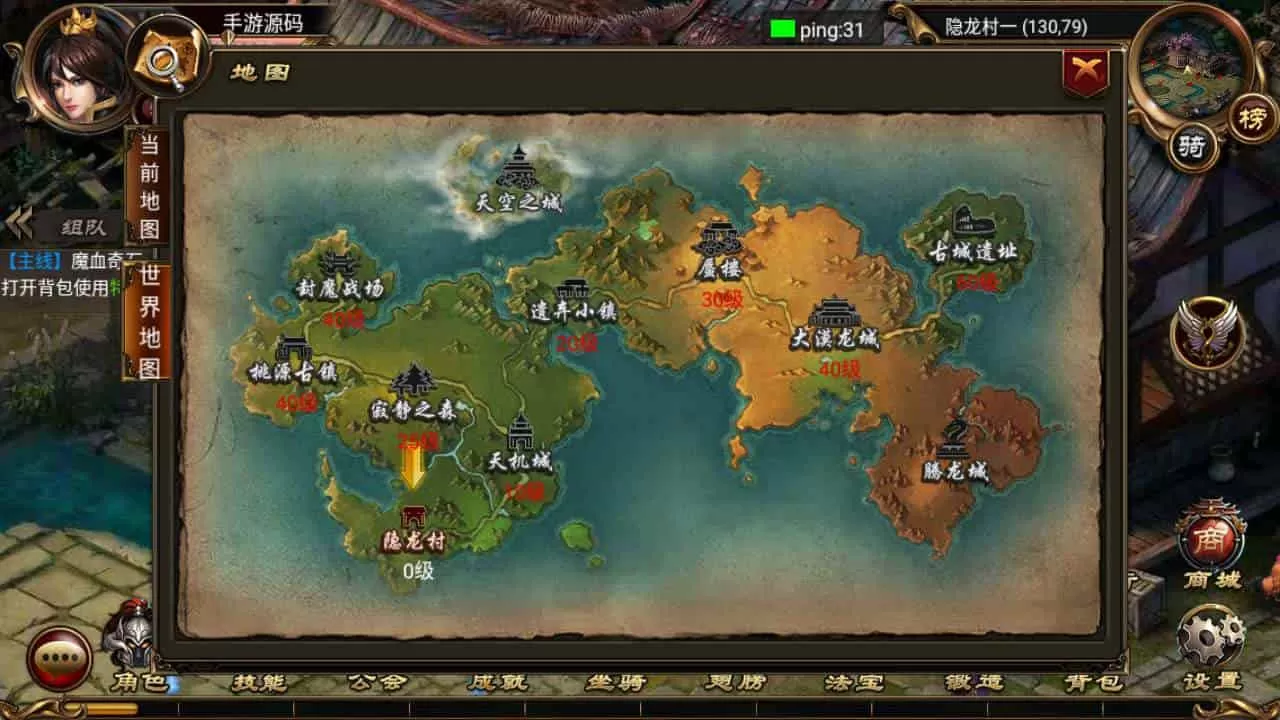Open the red chat bubble button

click(60, 659)
